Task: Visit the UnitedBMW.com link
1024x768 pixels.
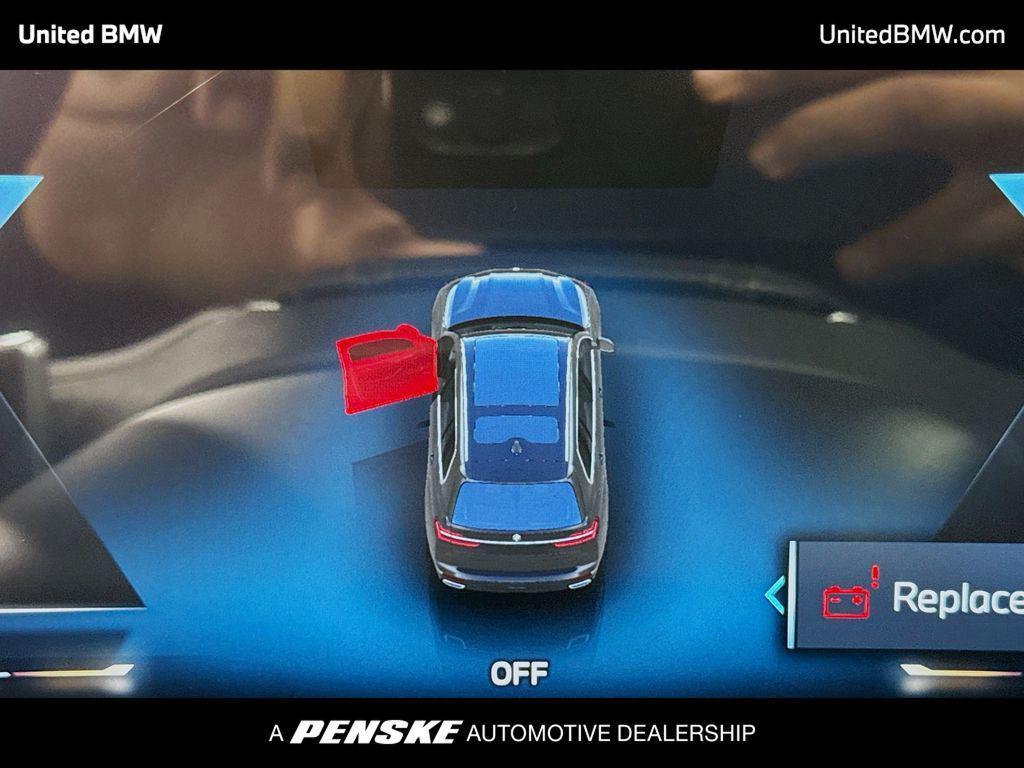Action: coord(911,35)
